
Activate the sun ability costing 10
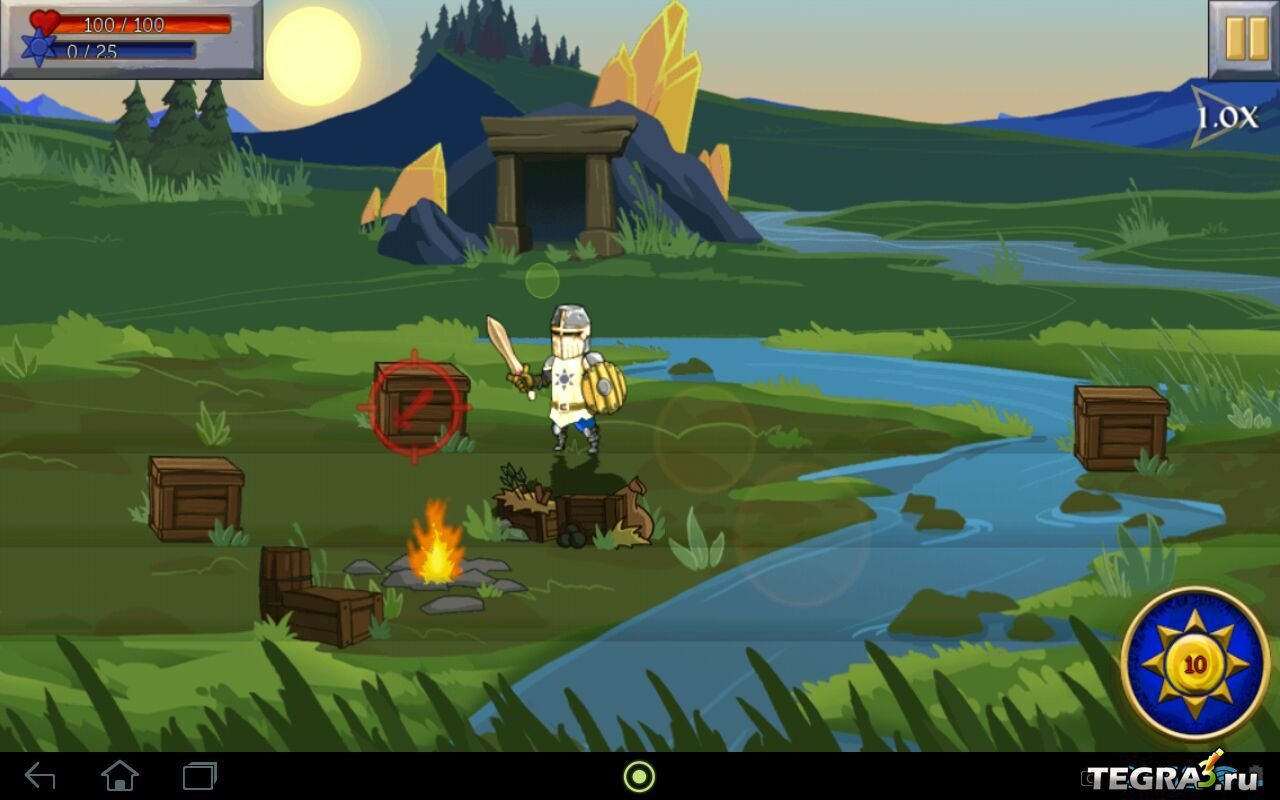tap(1195, 663)
